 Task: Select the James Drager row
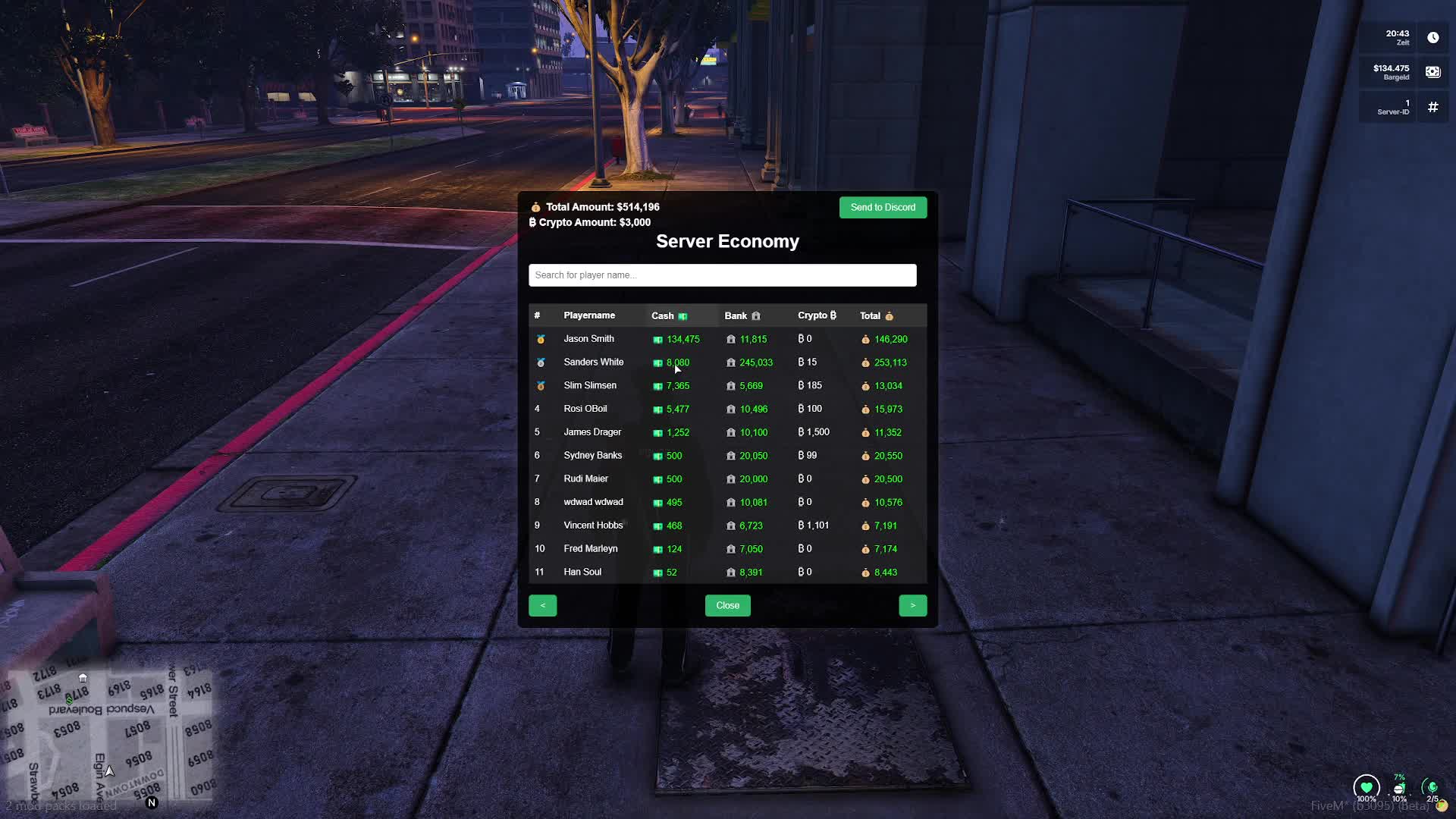[x=592, y=432]
